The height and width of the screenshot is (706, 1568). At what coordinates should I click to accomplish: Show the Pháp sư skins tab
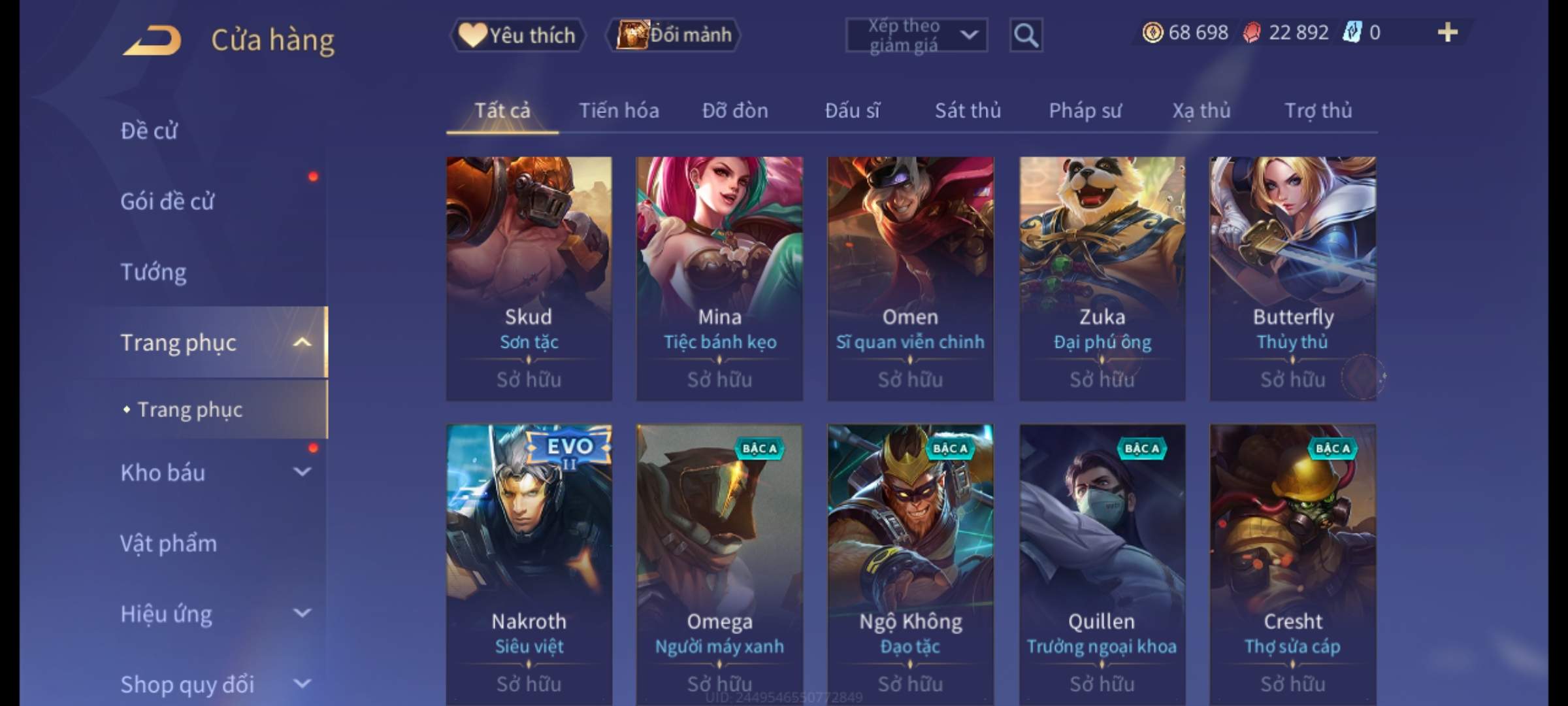[x=1085, y=111]
